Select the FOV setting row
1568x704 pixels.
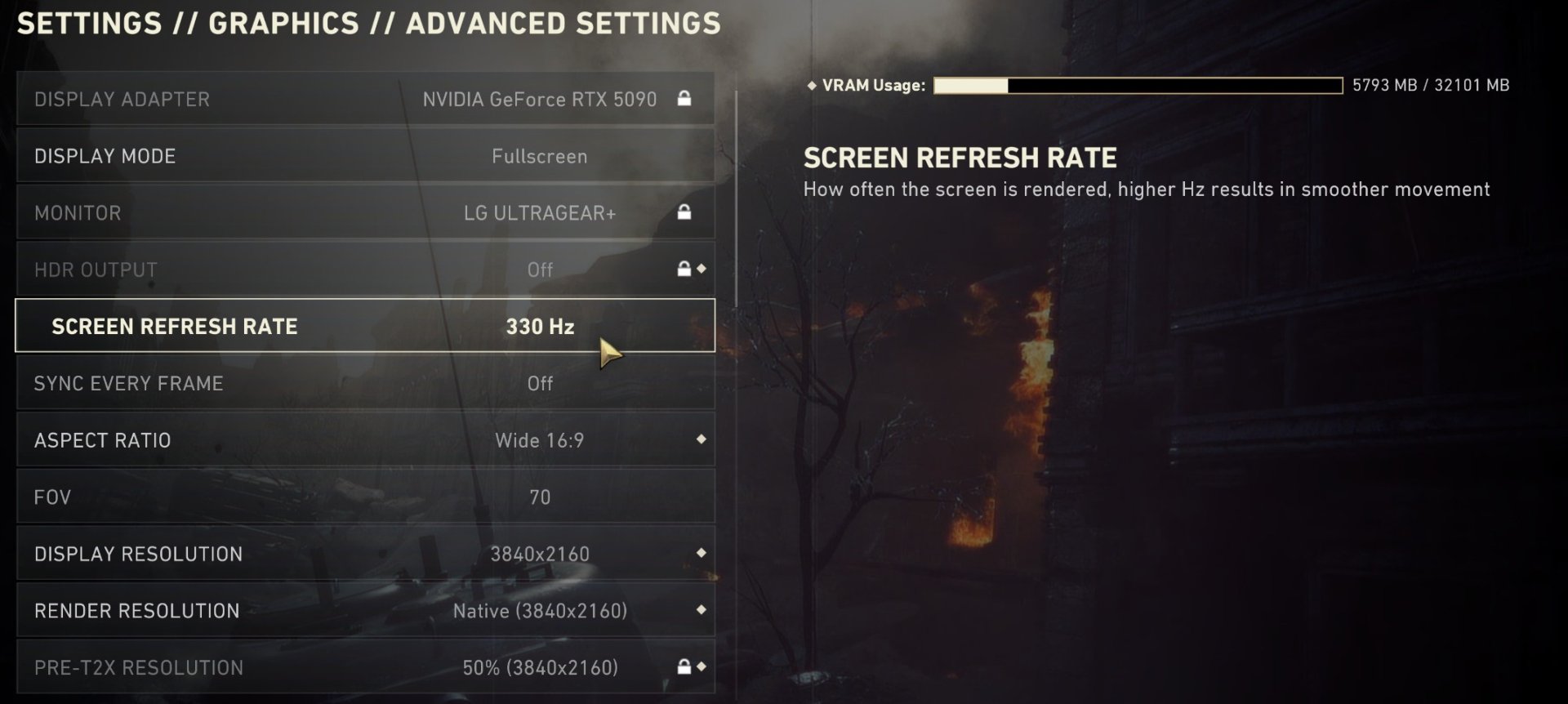click(365, 497)
